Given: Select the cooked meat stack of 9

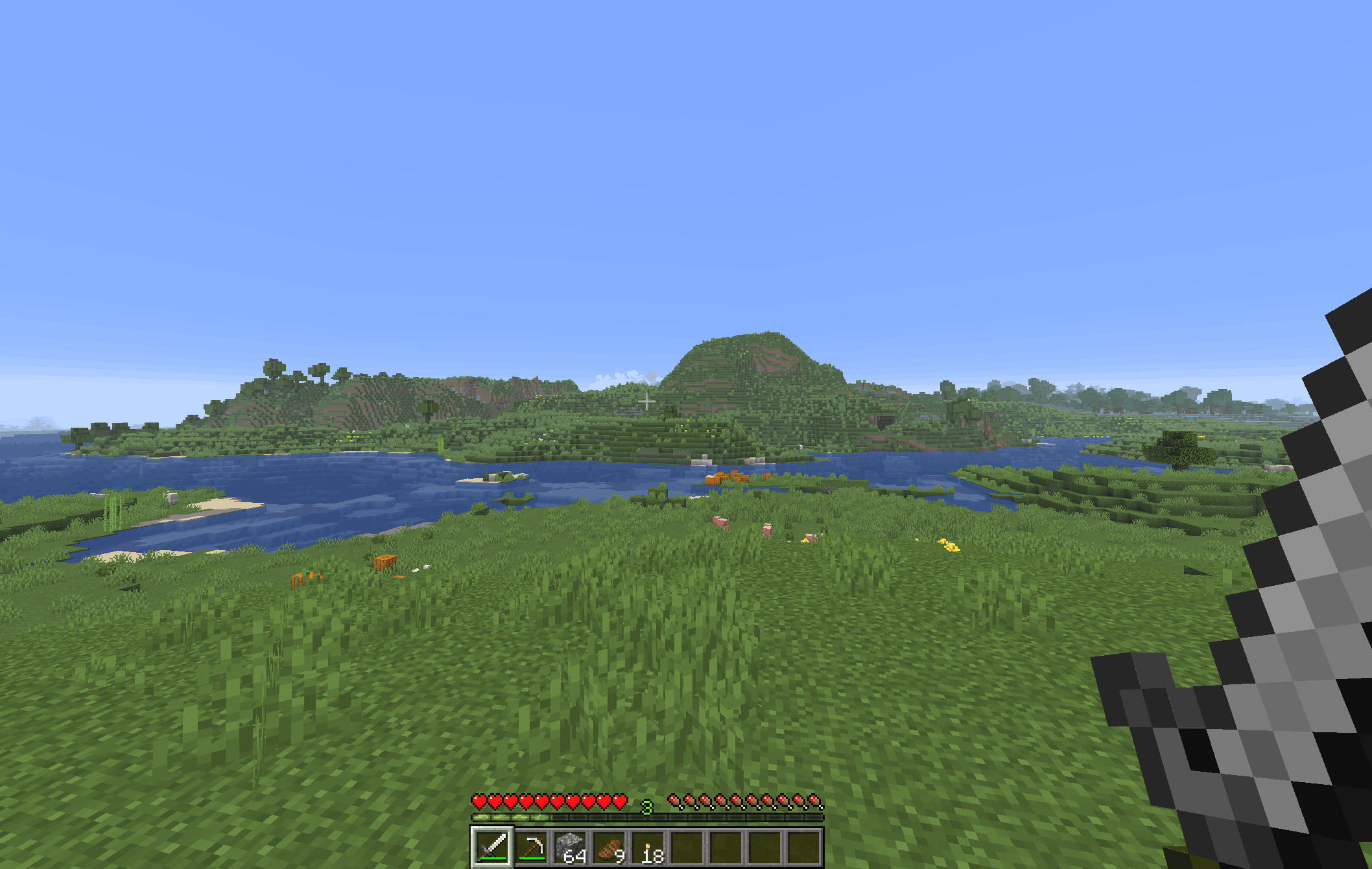Looking at the screenshot, I should (609, 847).
